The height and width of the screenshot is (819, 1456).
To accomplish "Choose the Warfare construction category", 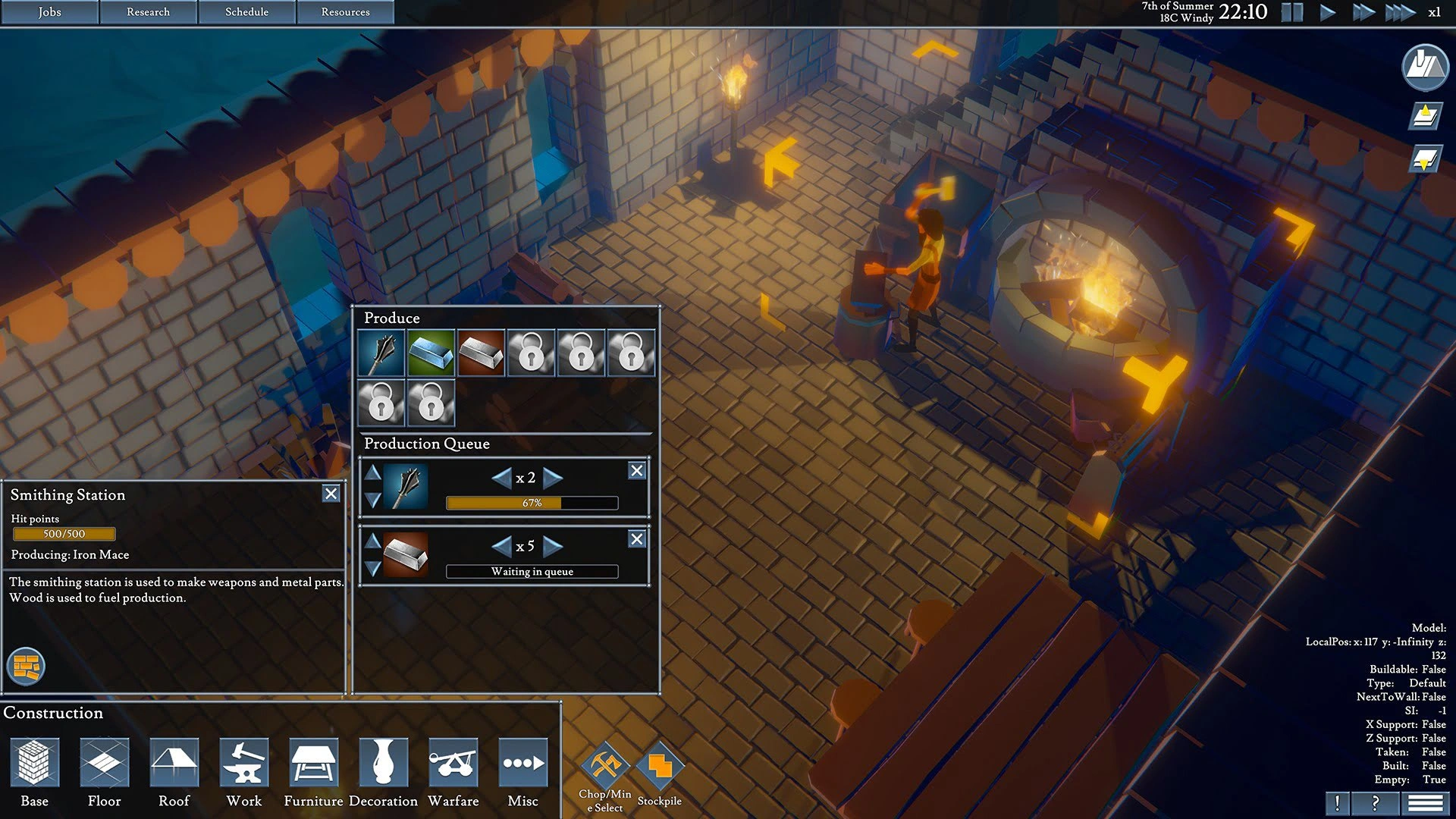I will 453,763.
